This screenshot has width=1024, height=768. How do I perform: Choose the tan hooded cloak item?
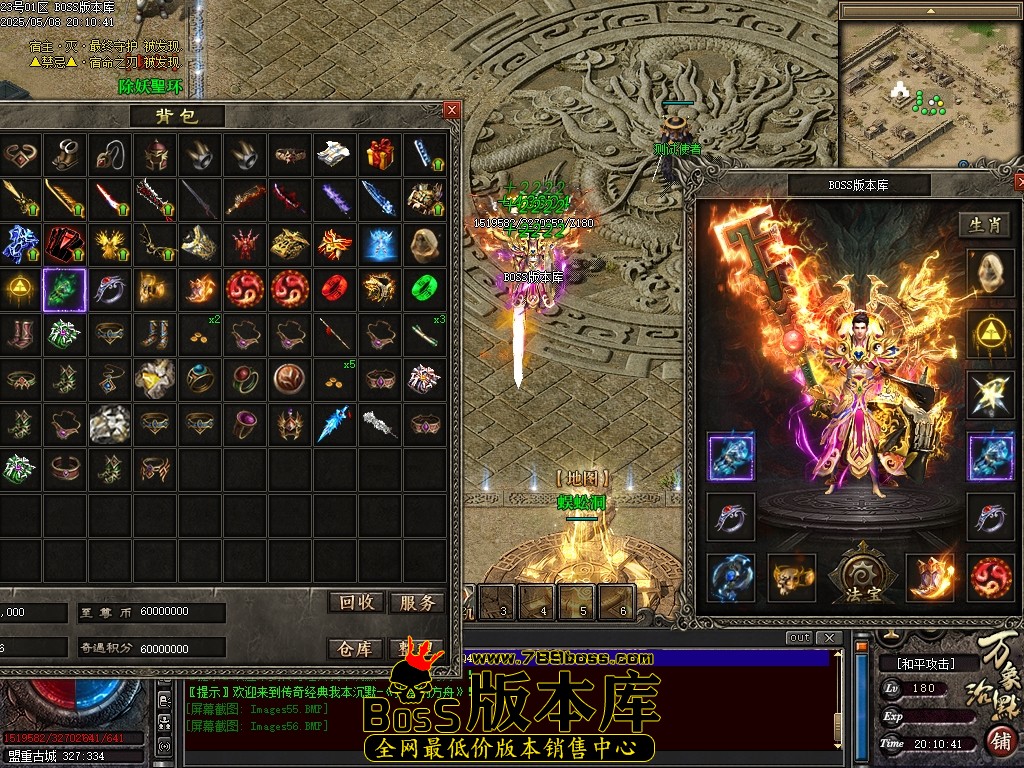[x=425, y=243]
